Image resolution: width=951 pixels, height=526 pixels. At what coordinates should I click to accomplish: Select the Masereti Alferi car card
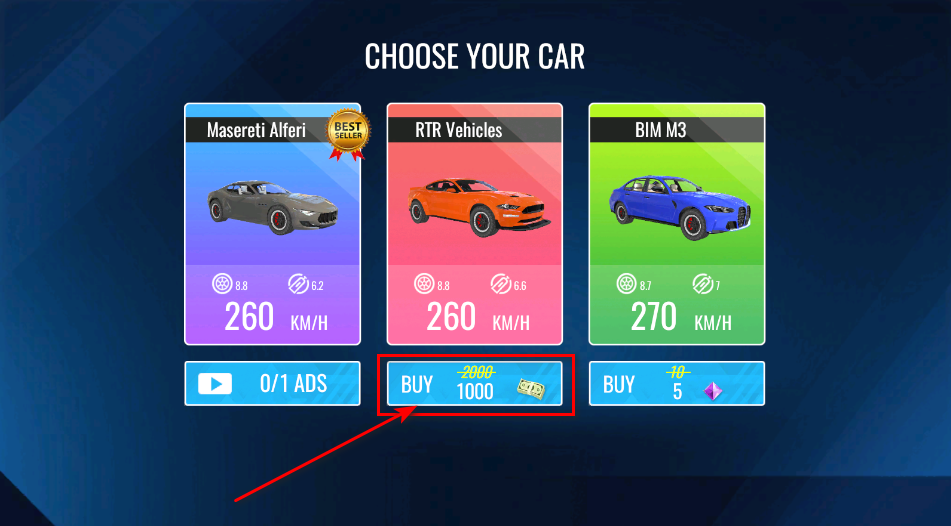272,223
